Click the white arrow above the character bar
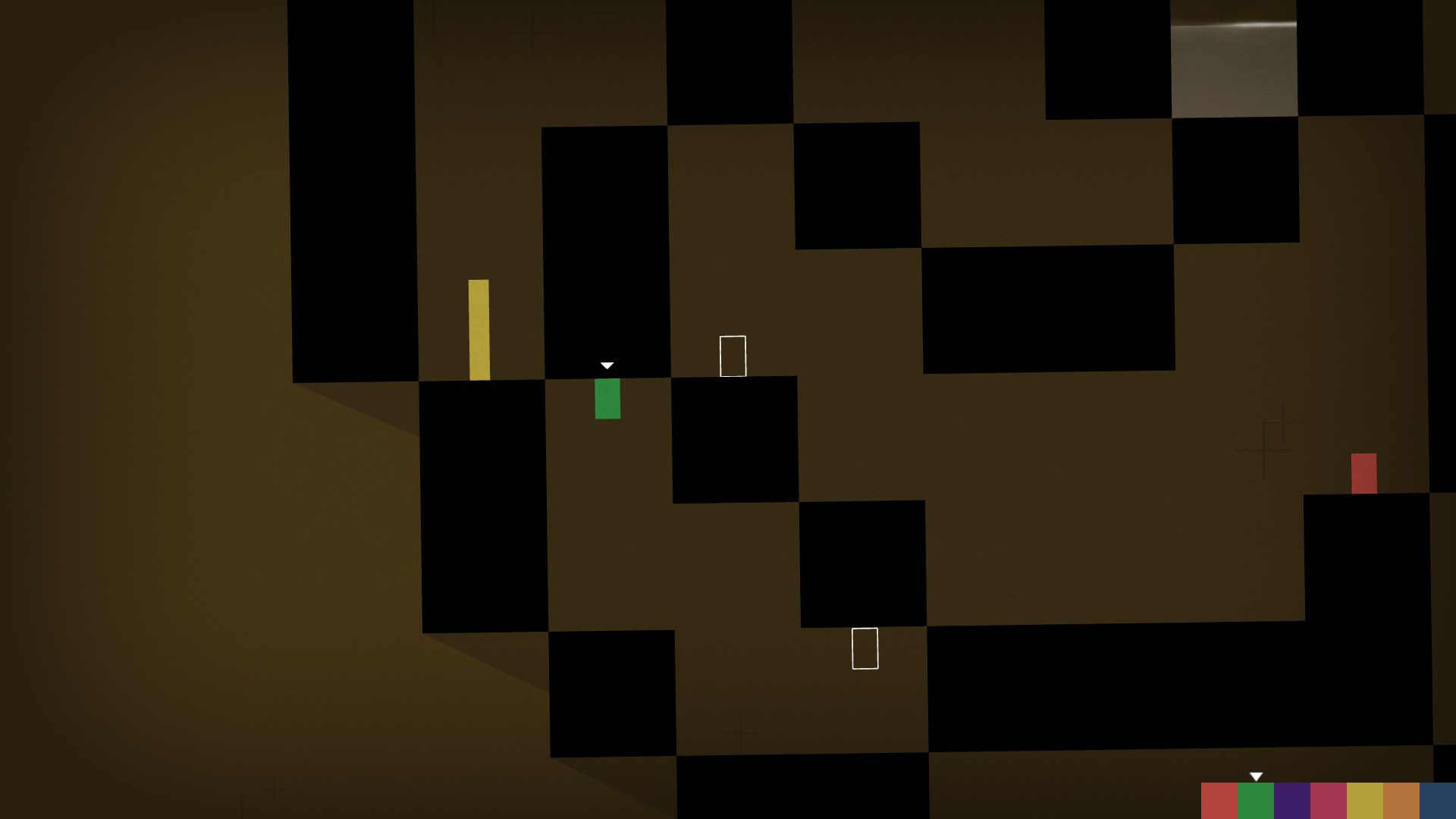 [x=1255, y=777]
